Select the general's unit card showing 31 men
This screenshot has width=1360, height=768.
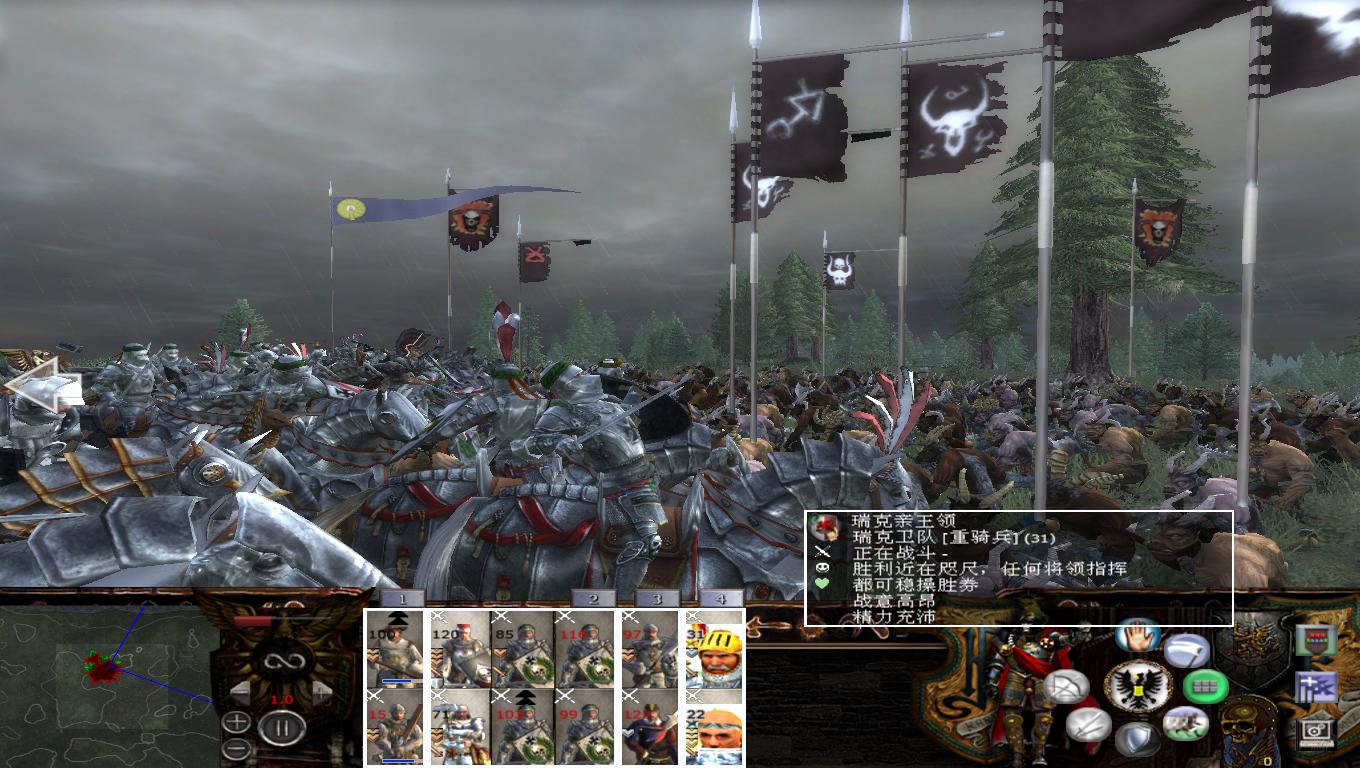coord(715,654)
